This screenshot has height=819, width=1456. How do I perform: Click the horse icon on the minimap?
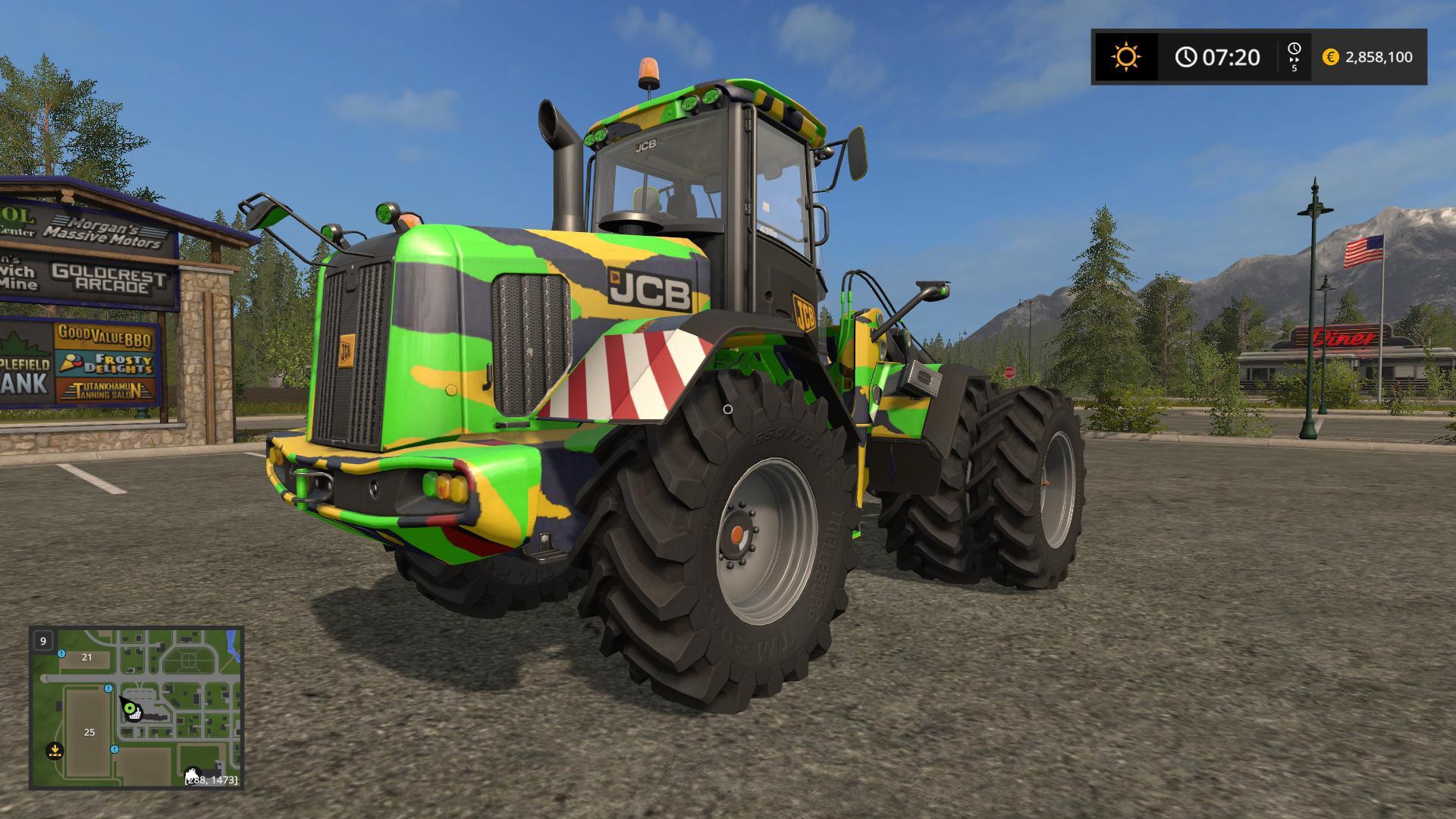tap(193, 775)
